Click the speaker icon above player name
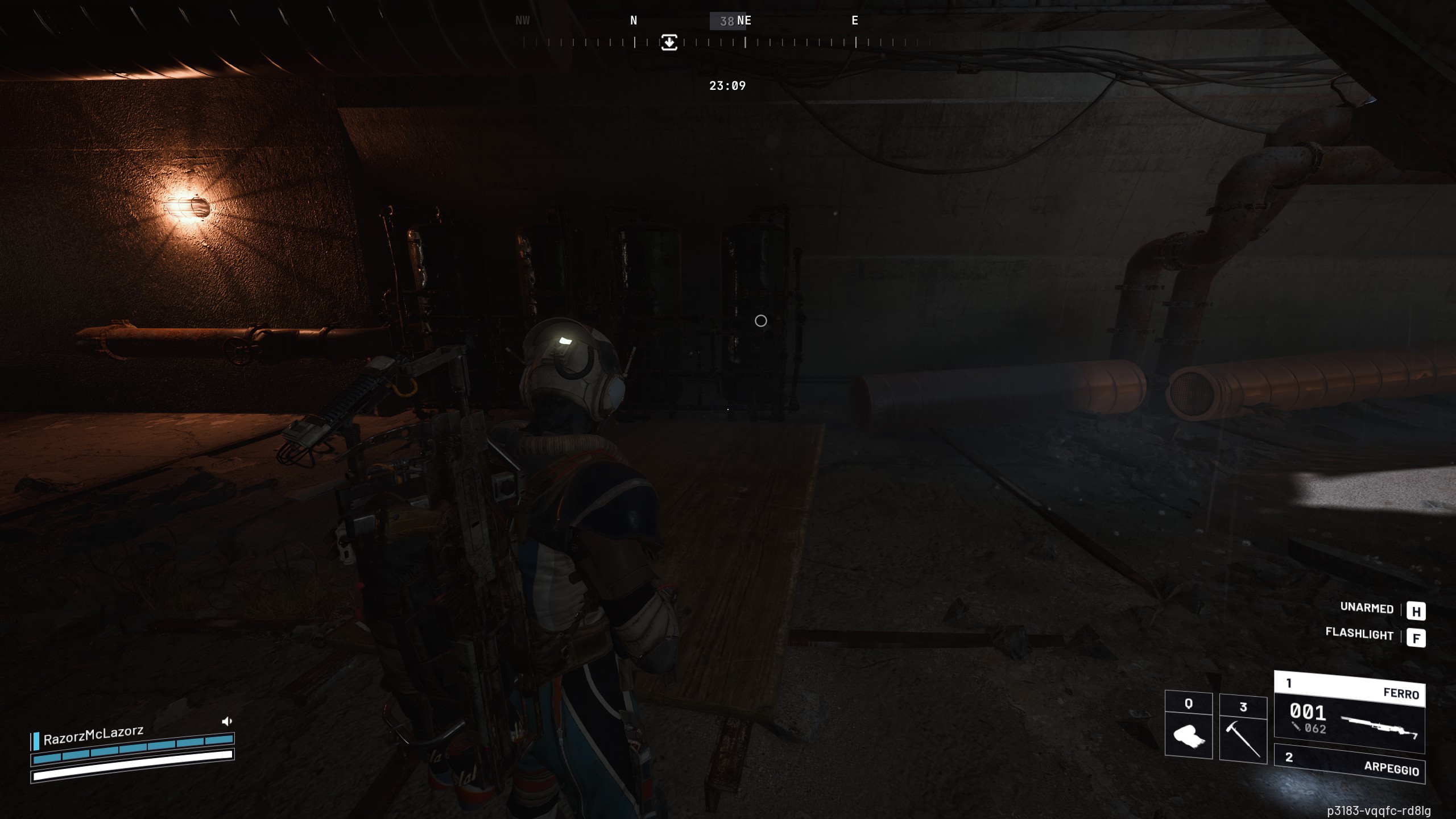1456x819 pixels. click(x=226, y=721)
